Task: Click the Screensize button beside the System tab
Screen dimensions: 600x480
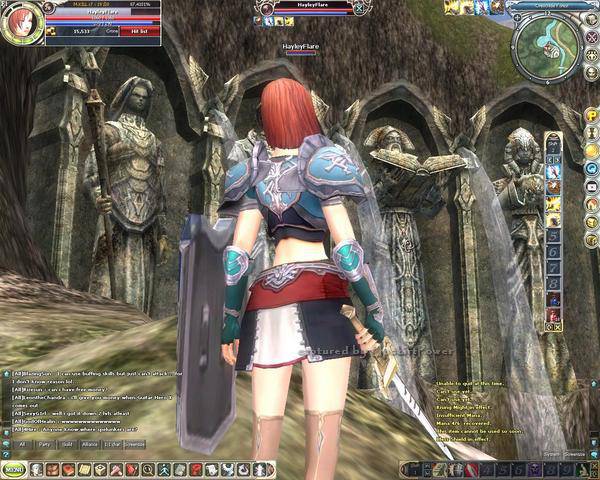Action: tap(574, 453)
